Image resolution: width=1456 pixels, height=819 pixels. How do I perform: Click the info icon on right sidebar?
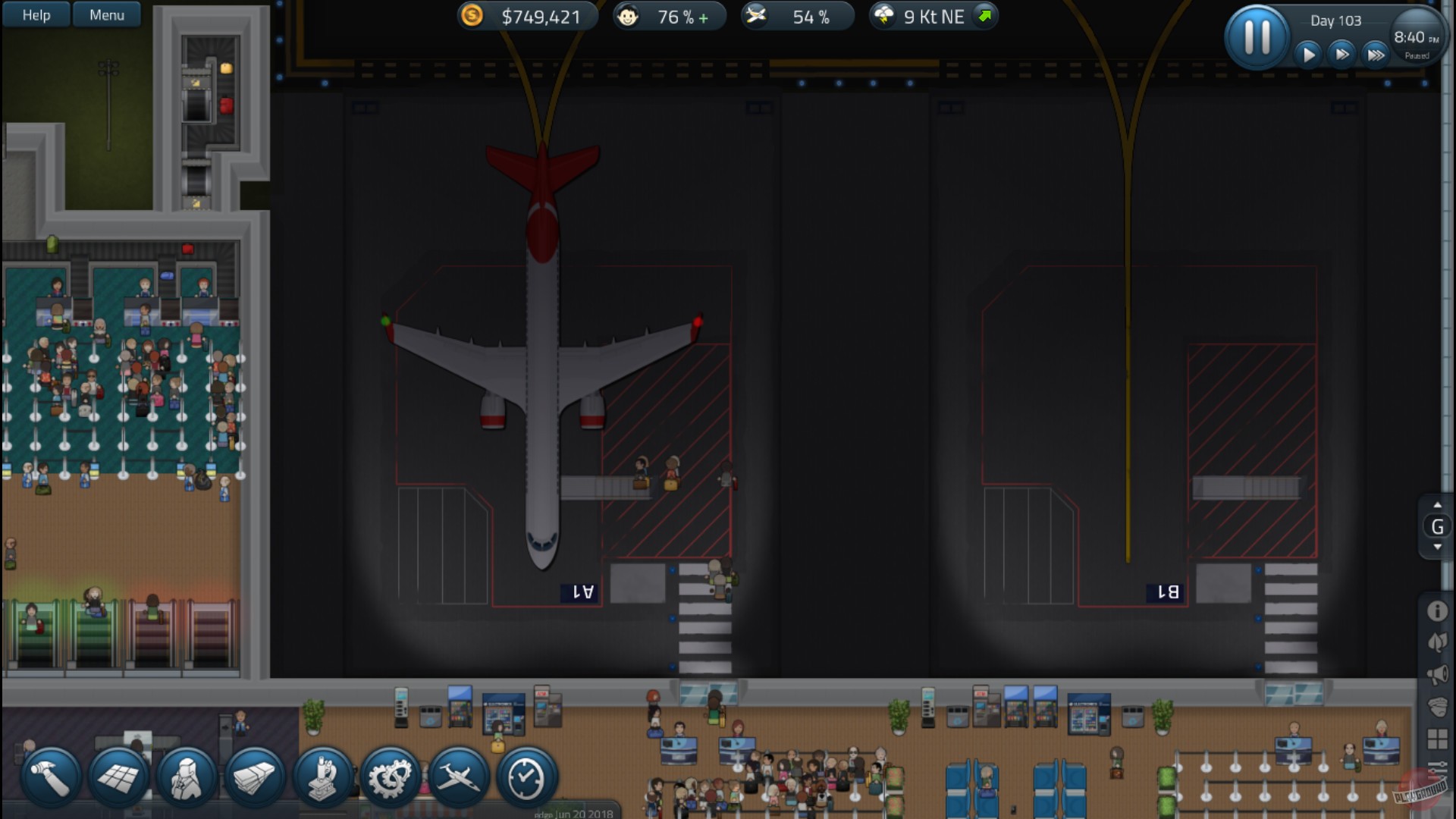tap(1436, 609)
